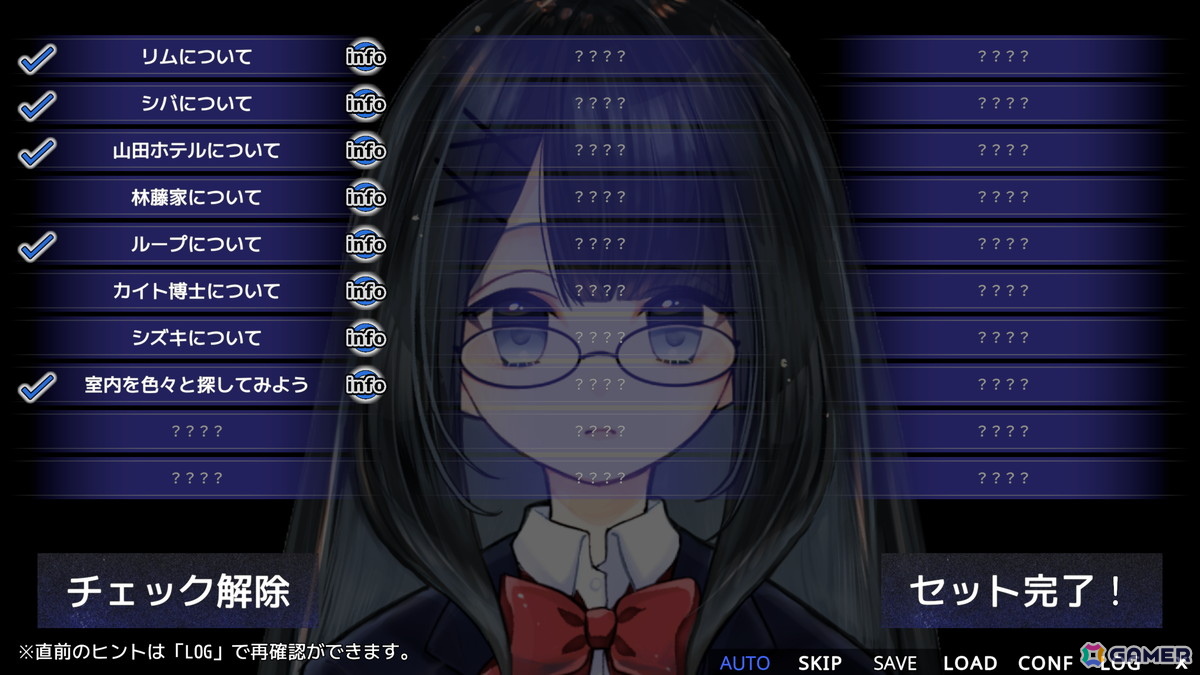Image resolution: width=1200 pixels, height=675 pixels.
Task: Confirm with セット完了！ button
Action: pyautogui.click(x=1020, y=591)
